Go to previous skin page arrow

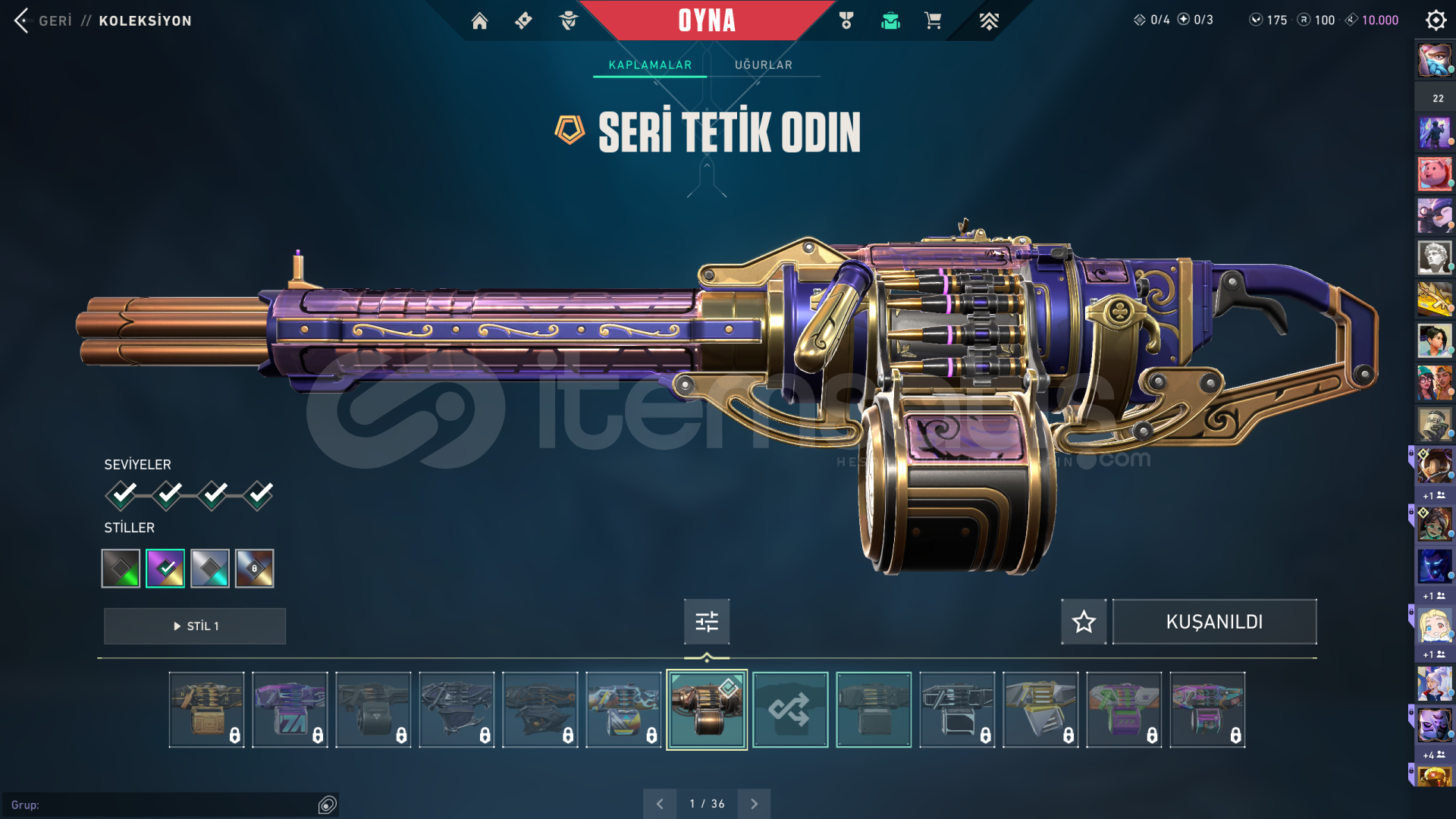660,804
